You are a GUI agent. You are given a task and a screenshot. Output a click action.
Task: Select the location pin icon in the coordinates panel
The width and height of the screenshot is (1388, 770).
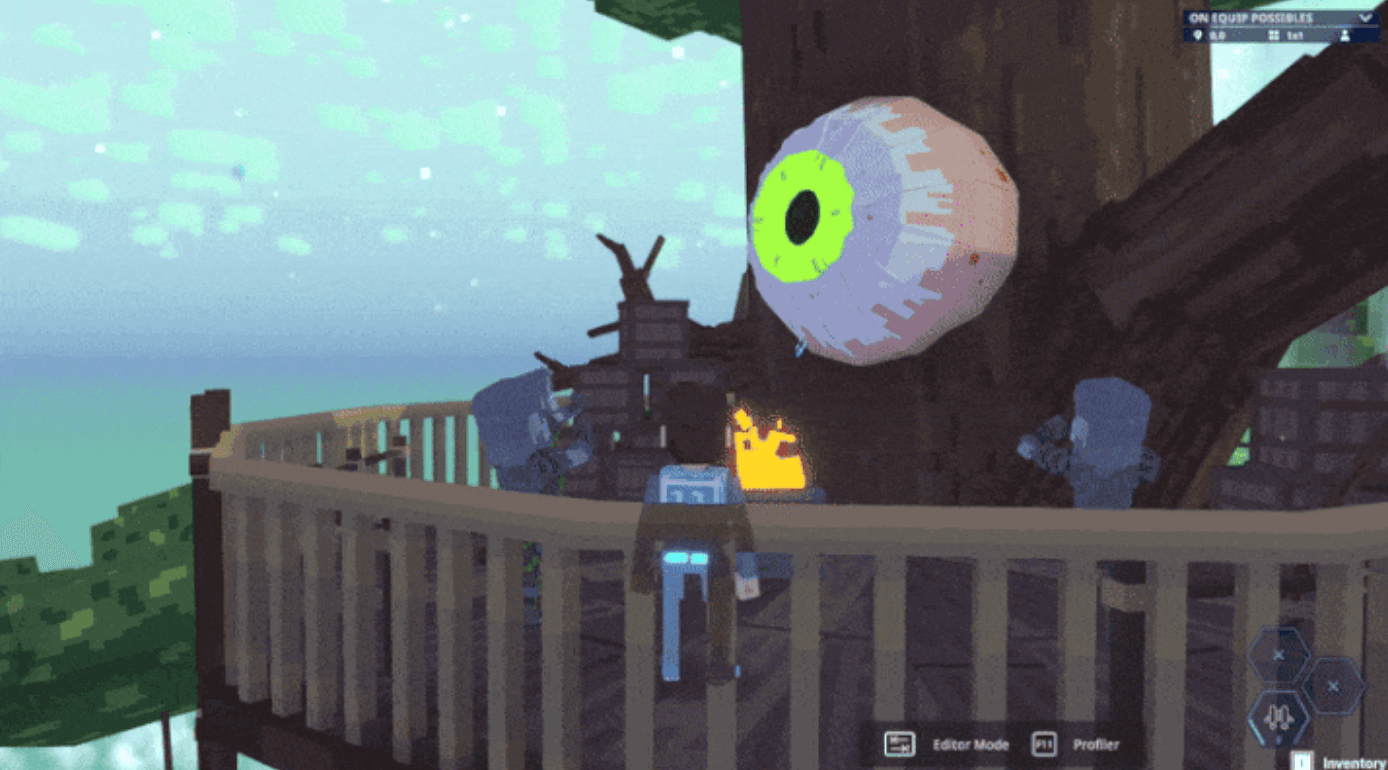1198,34
